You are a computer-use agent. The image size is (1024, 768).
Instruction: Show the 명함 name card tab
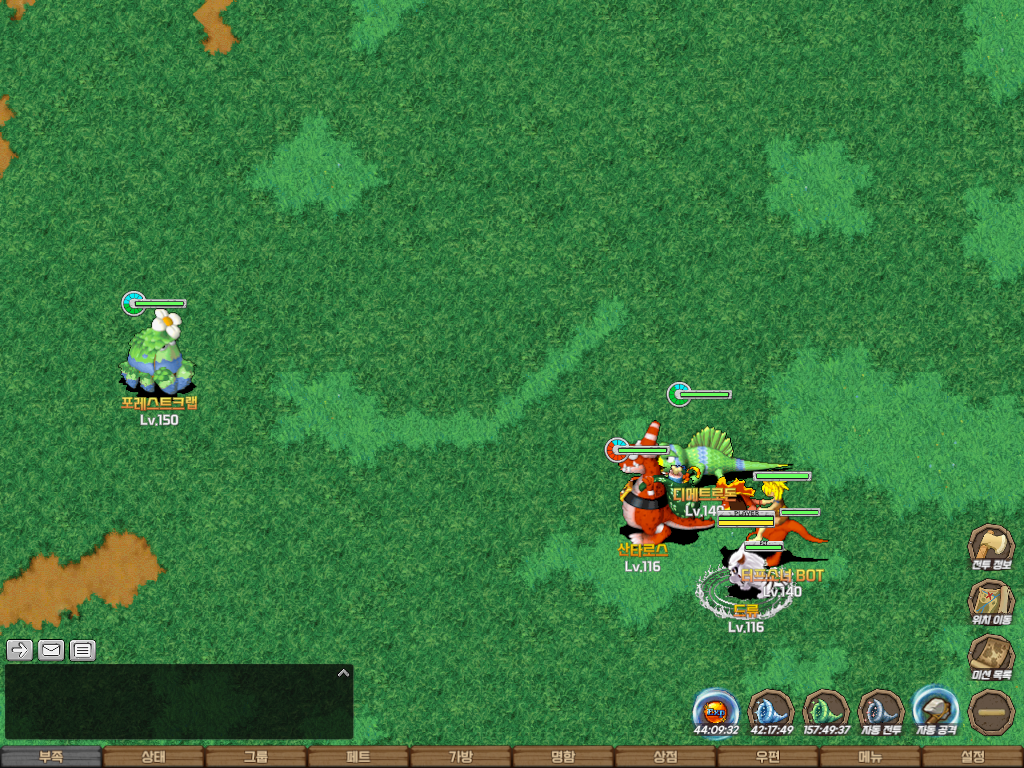563,757
